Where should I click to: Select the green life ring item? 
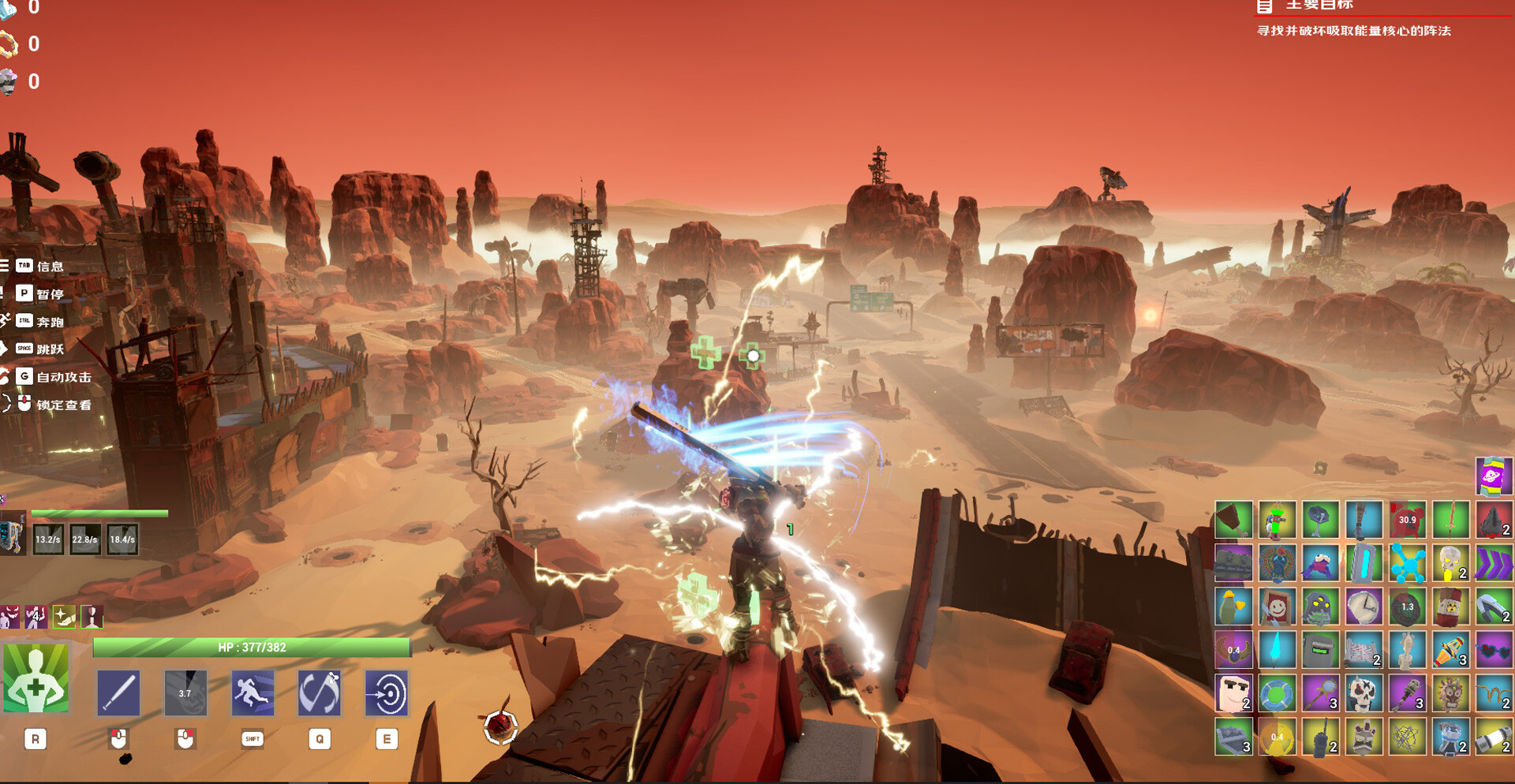1276,694
